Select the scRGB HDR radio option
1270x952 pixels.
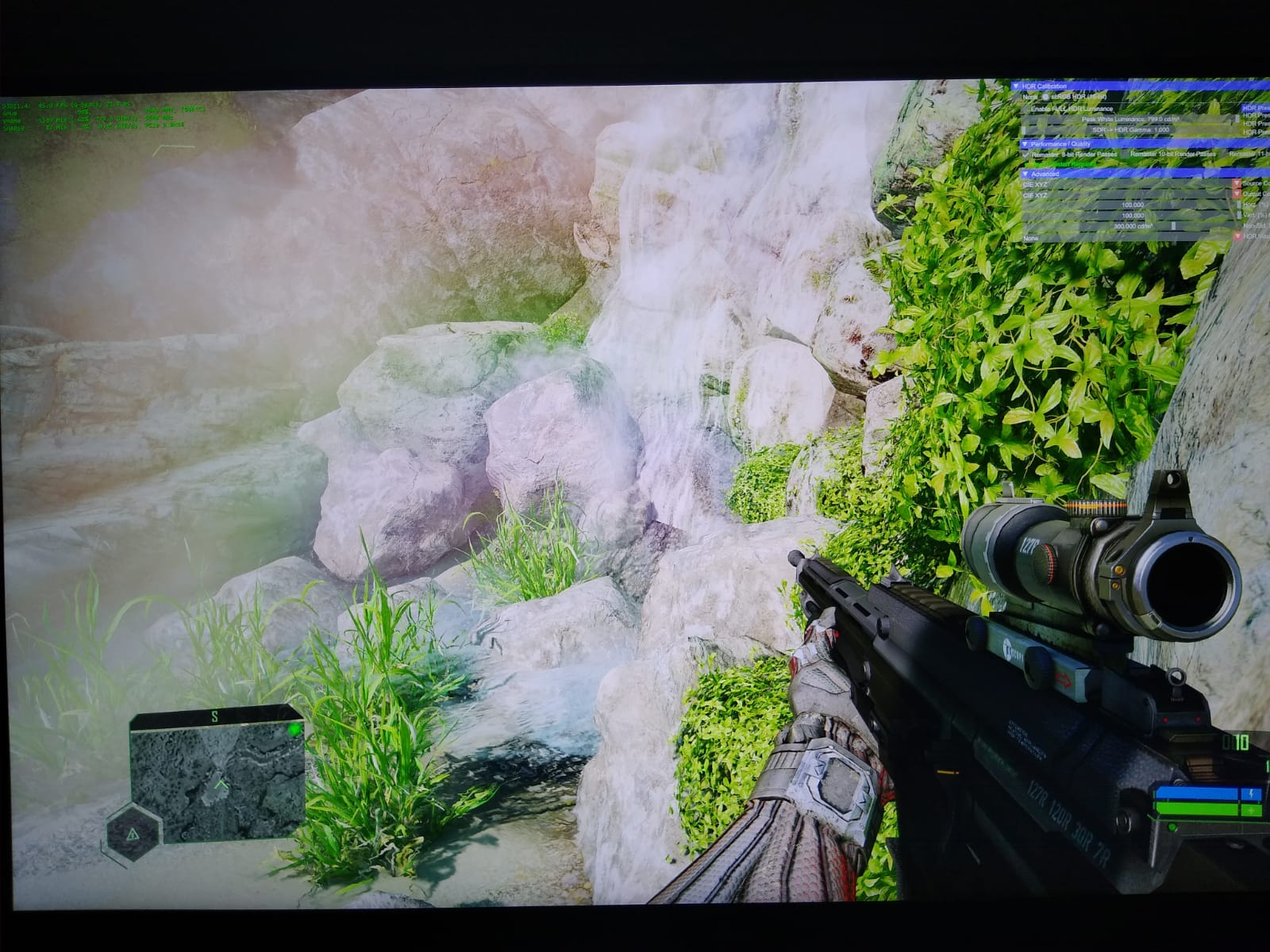click(x=1045, y=96)
